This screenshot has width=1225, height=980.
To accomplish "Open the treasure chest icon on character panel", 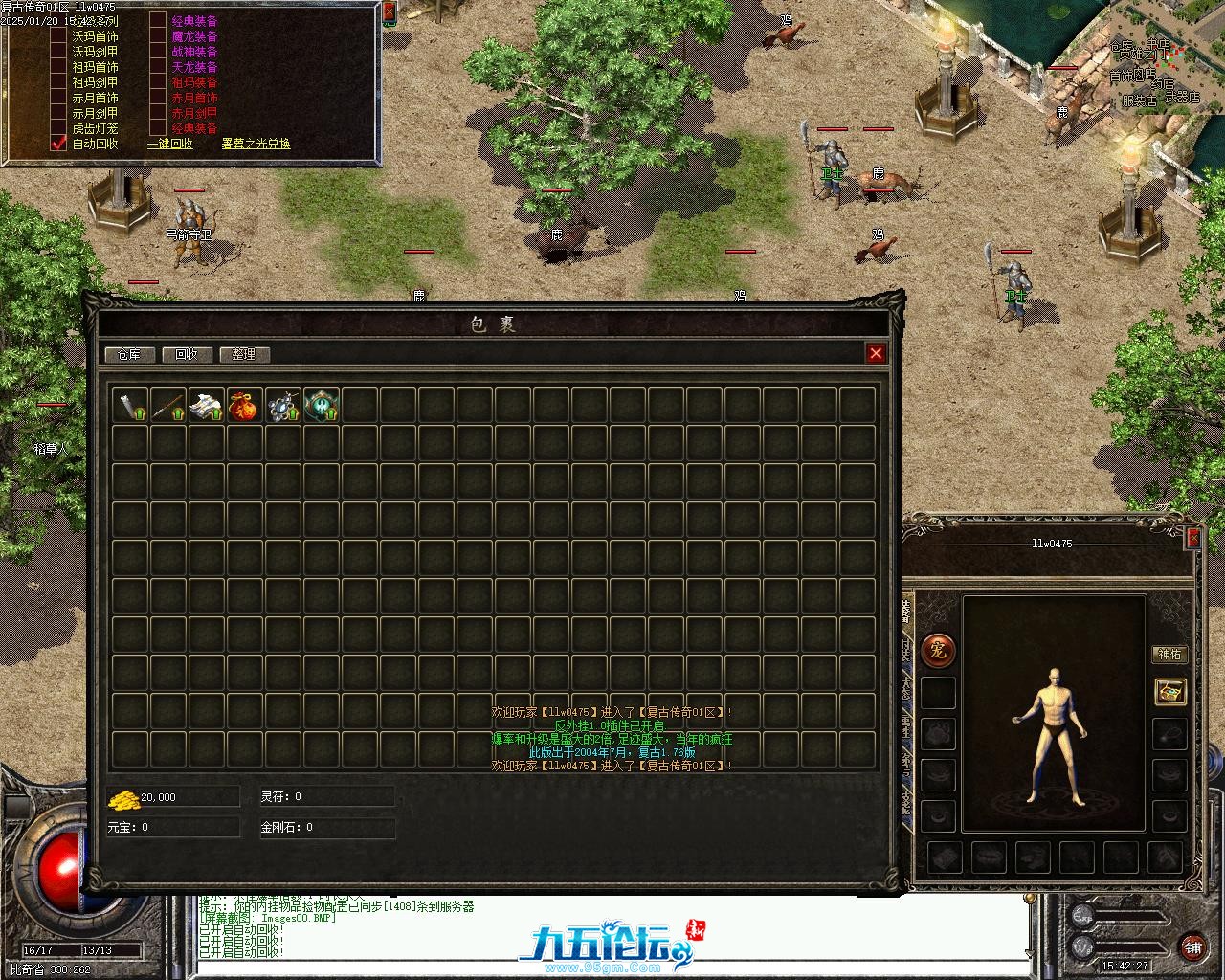I will pos(1169,691).
